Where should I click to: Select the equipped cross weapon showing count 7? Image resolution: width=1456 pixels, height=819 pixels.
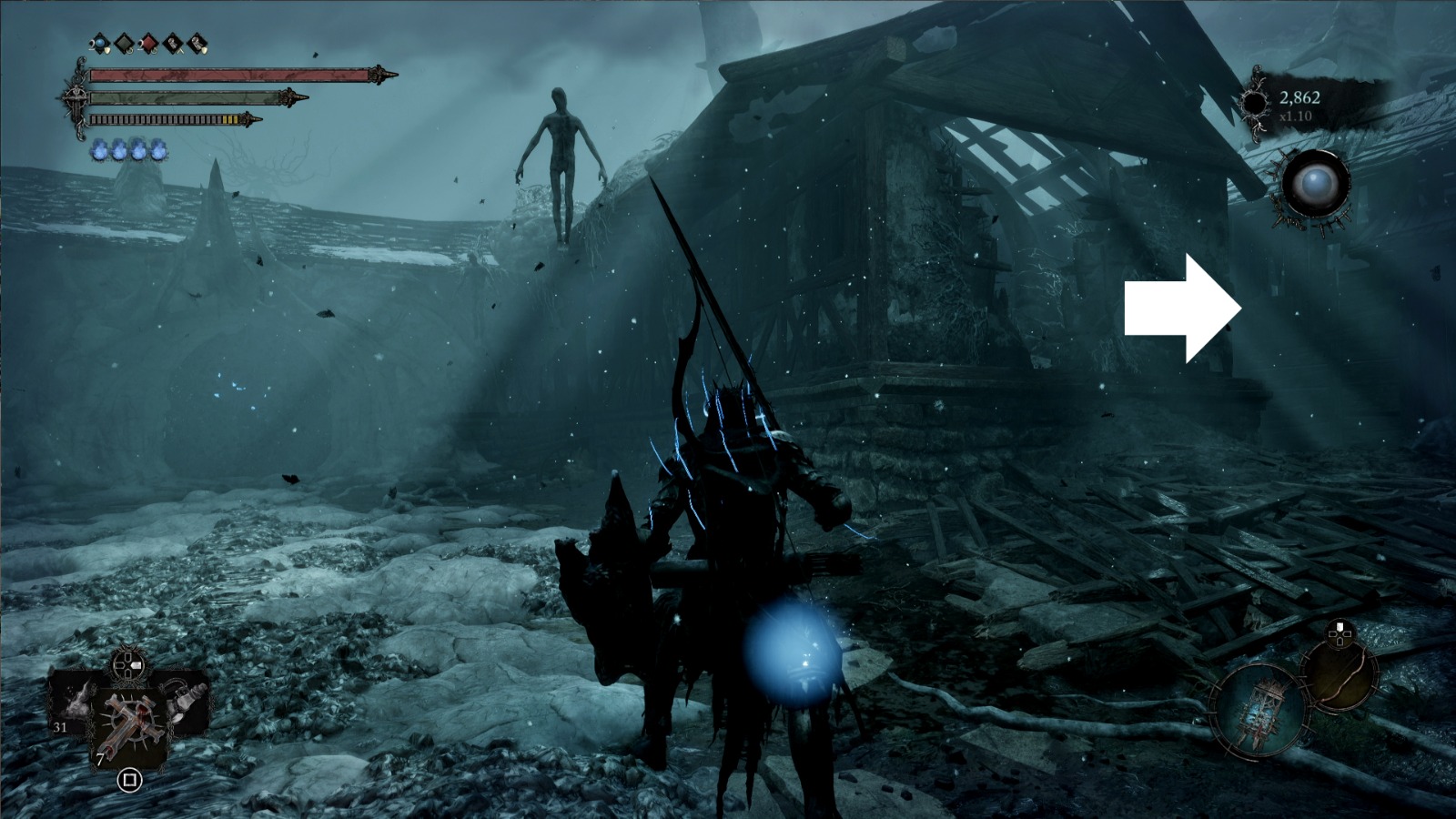point(129,723)
